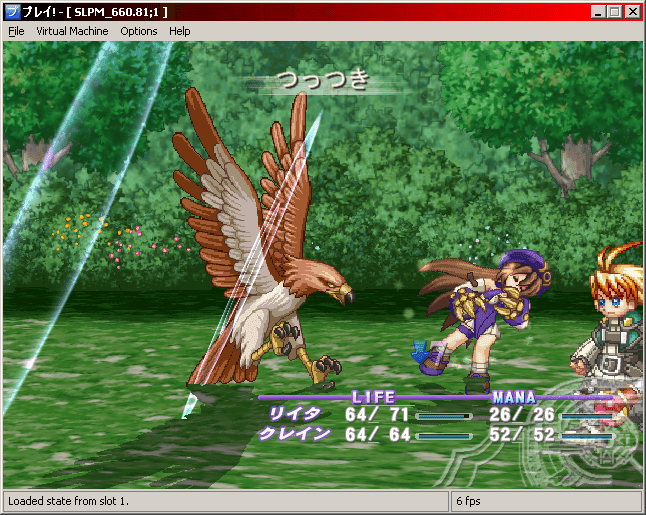The height and width of the screenshot is (515, 646).
Task: Close the emulator window
Action: (x=633, y=11)
